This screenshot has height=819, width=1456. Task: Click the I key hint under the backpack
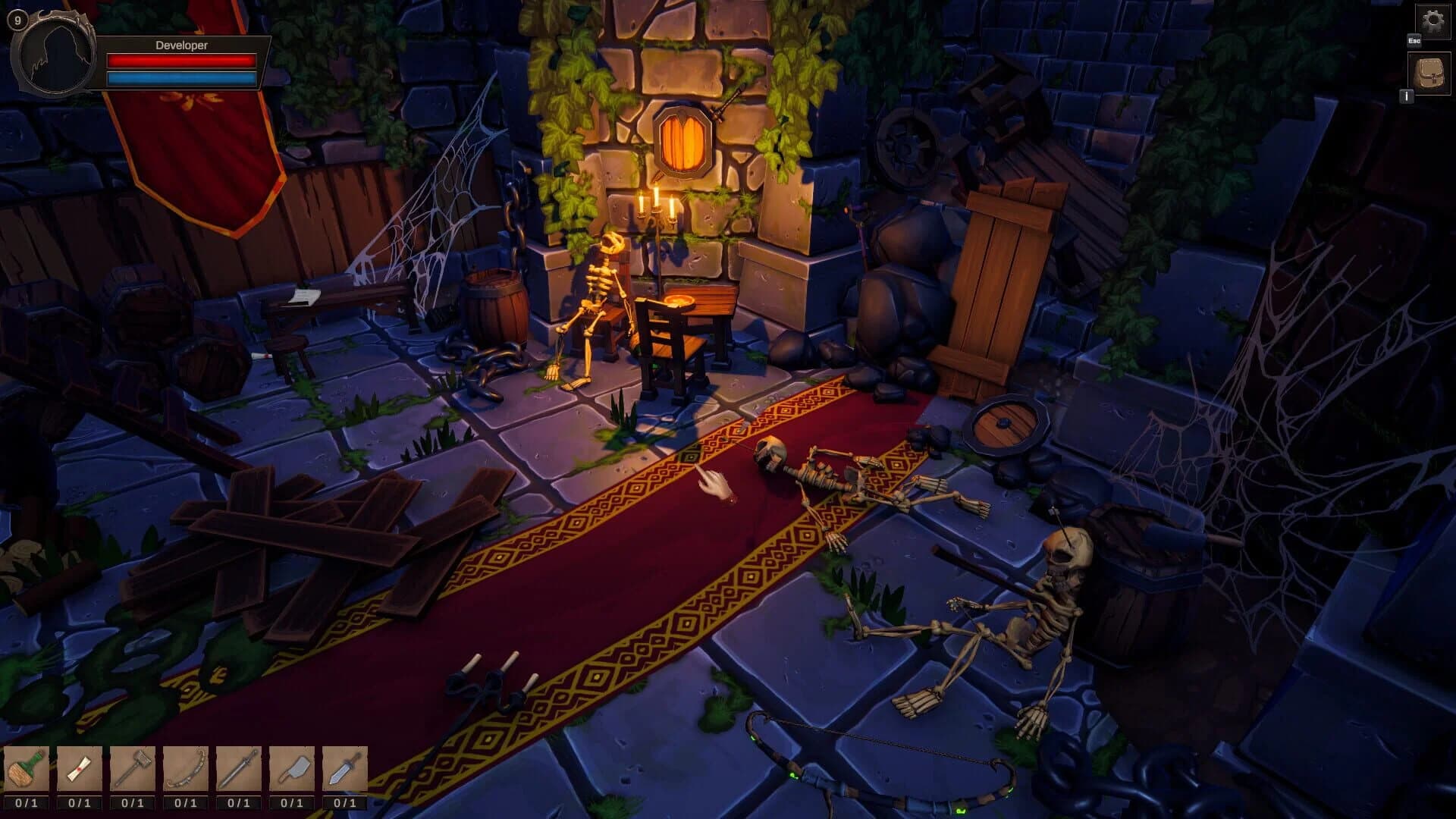pyautogui.click(x=1407, y=97)
